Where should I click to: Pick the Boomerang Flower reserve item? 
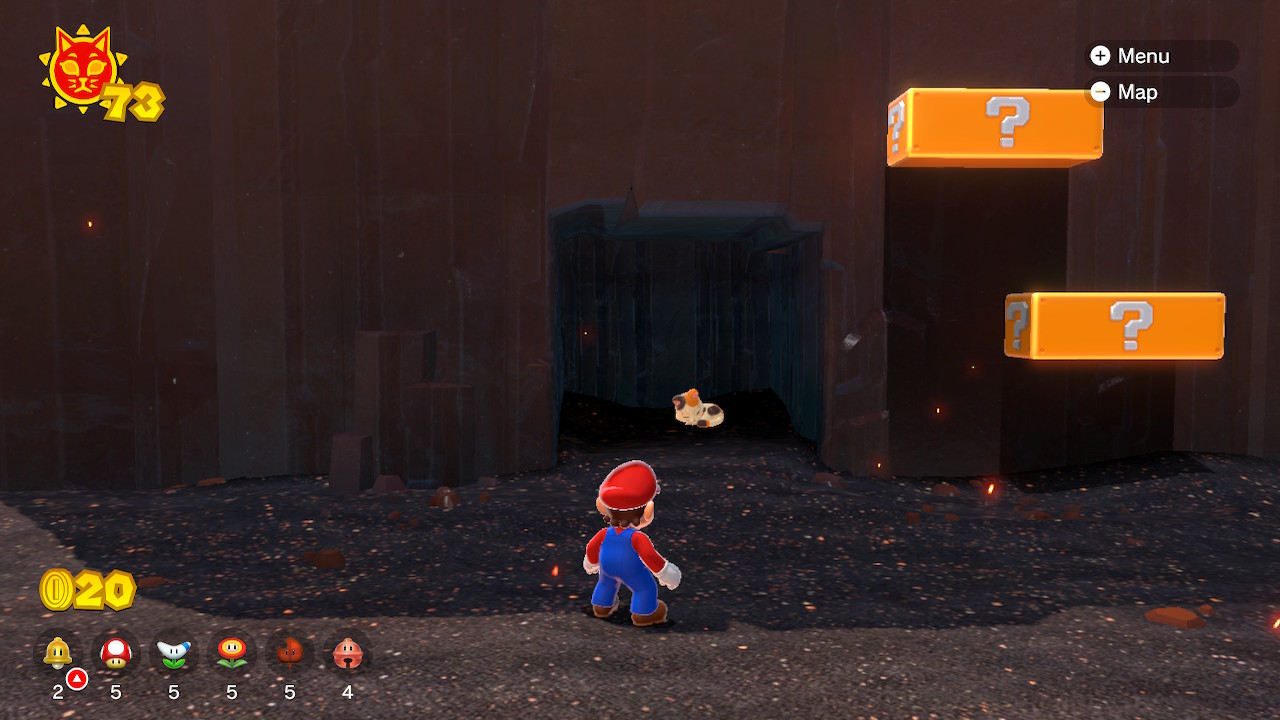pos(174,653)
